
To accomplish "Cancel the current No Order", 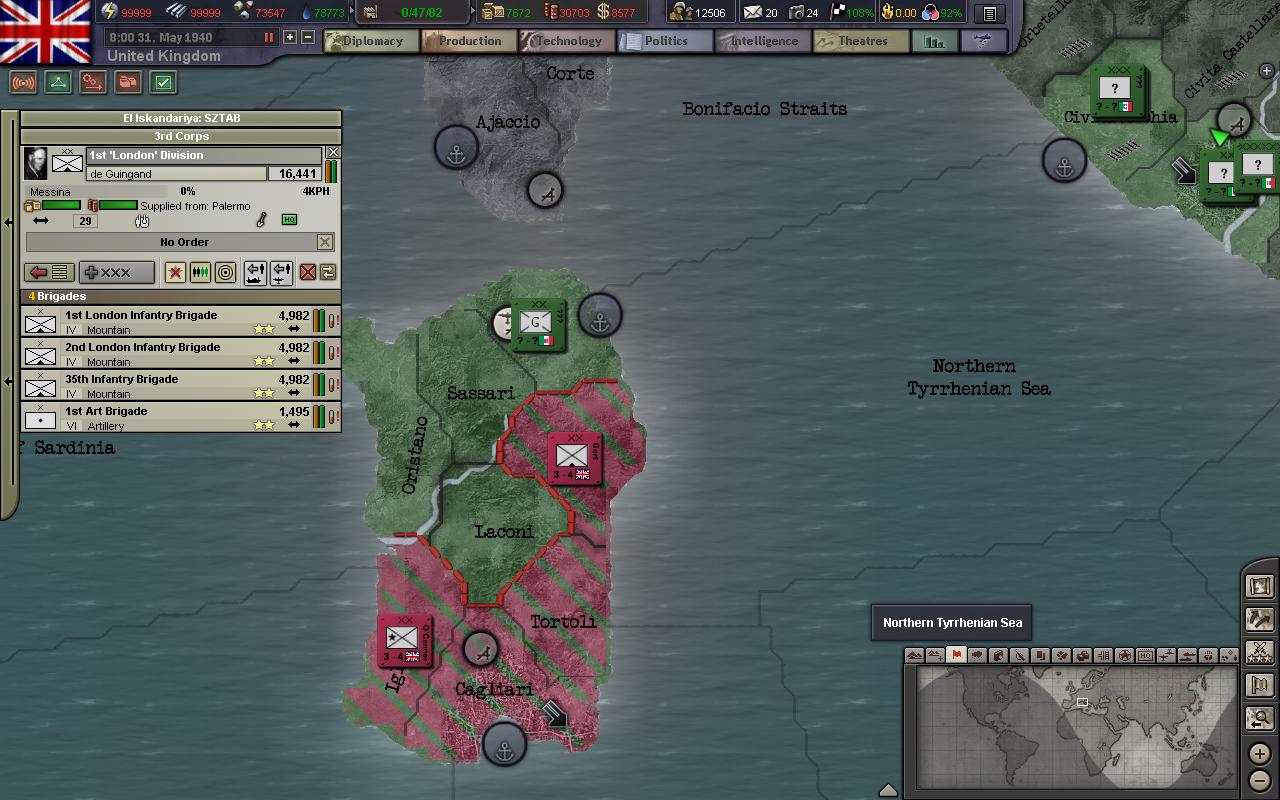I will pos(325,242).
